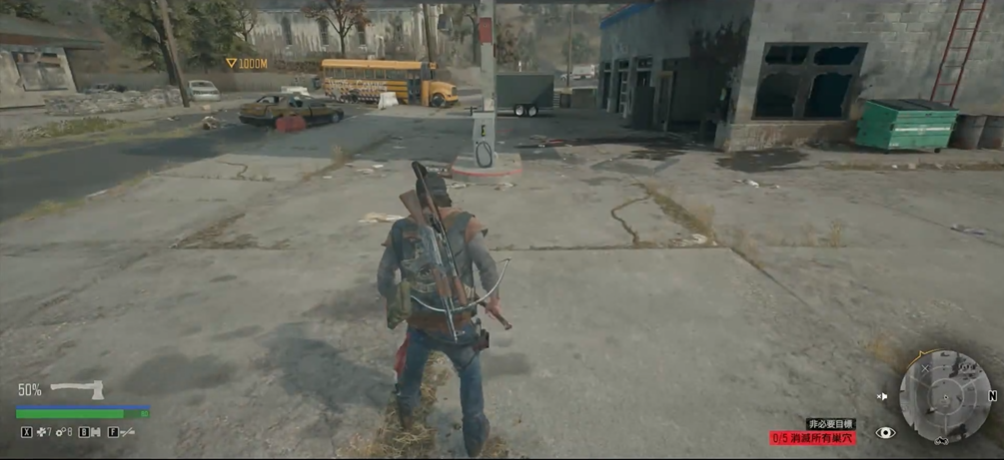Click the muted speaker noise indicator
Screen dimensions: 1004x460
pyautogui.click(x=882, y=397)
